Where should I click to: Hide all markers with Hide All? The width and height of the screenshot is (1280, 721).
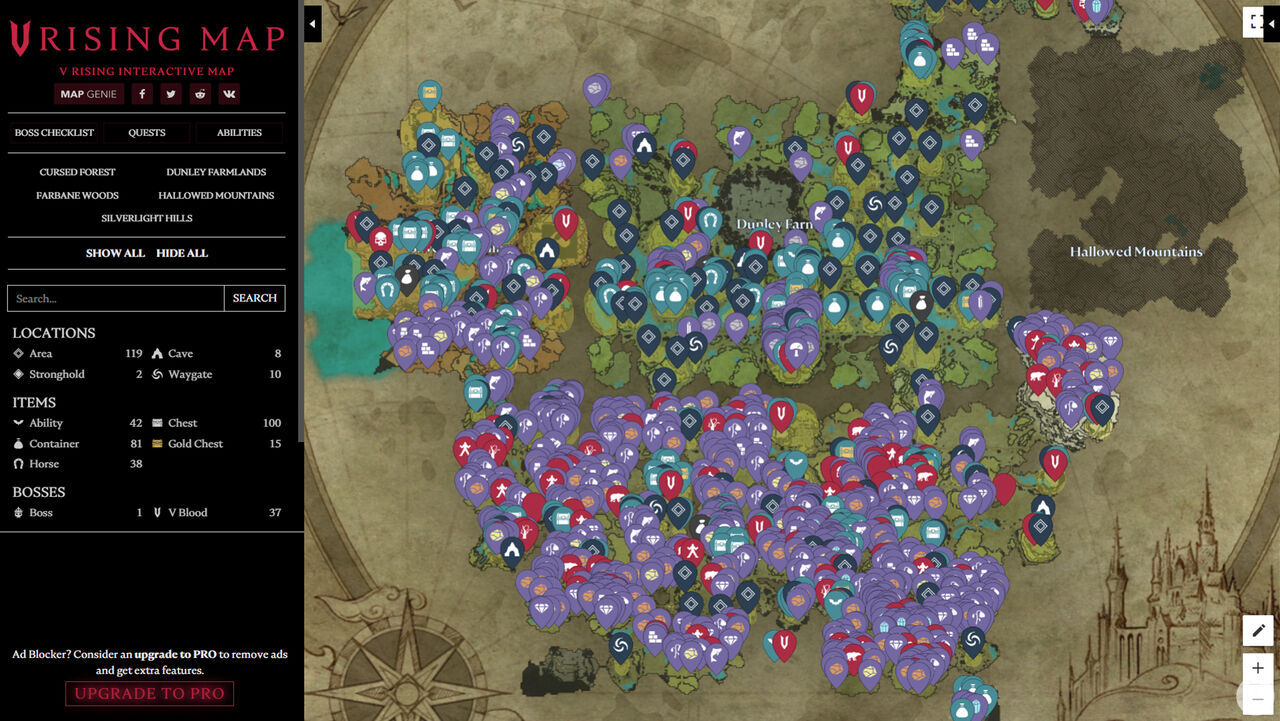click(x=180, y=253)
